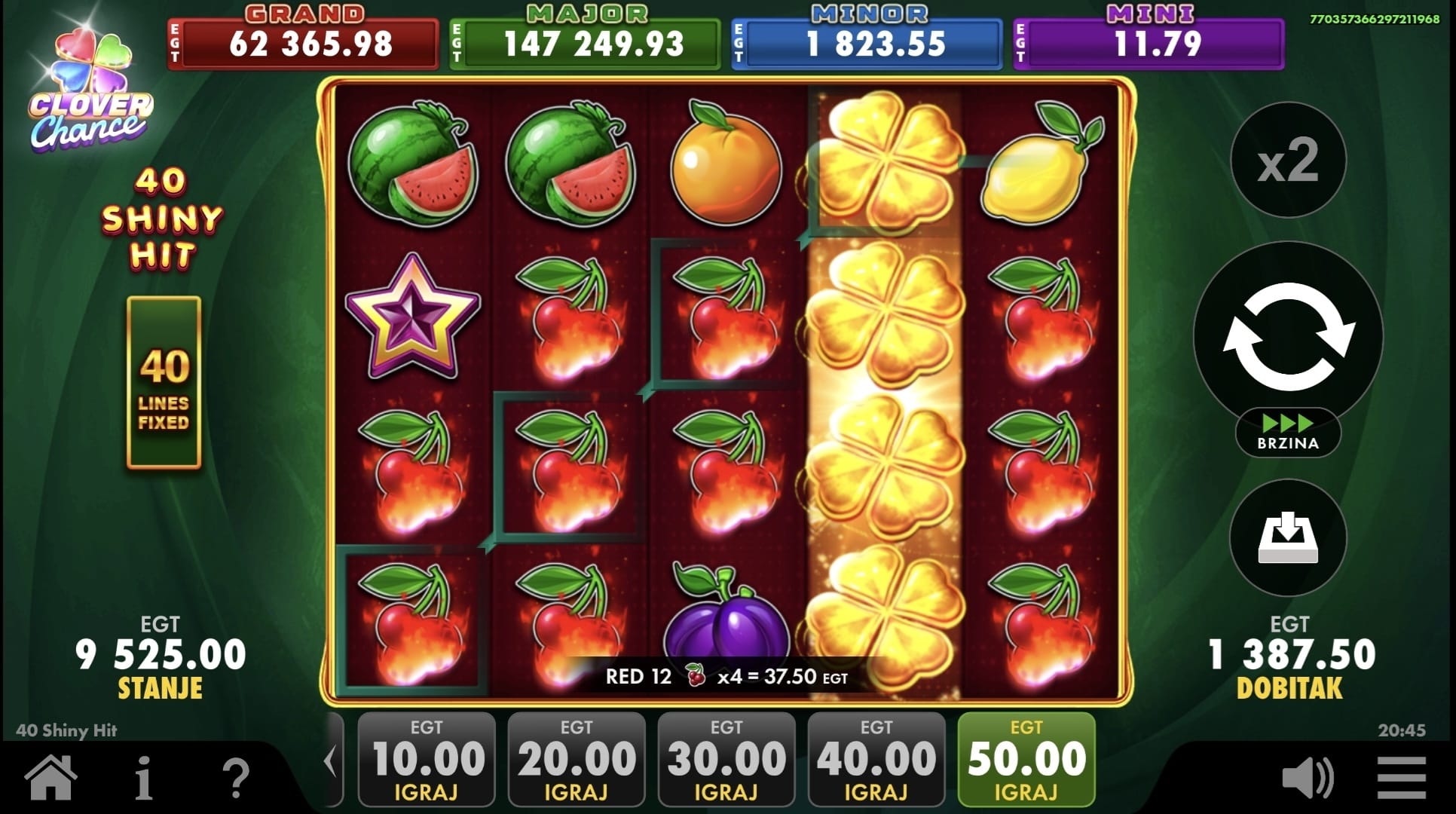Open the Minor jackpot panel
The height and width of the screenshot is (814, 1456).
(867, 43)
